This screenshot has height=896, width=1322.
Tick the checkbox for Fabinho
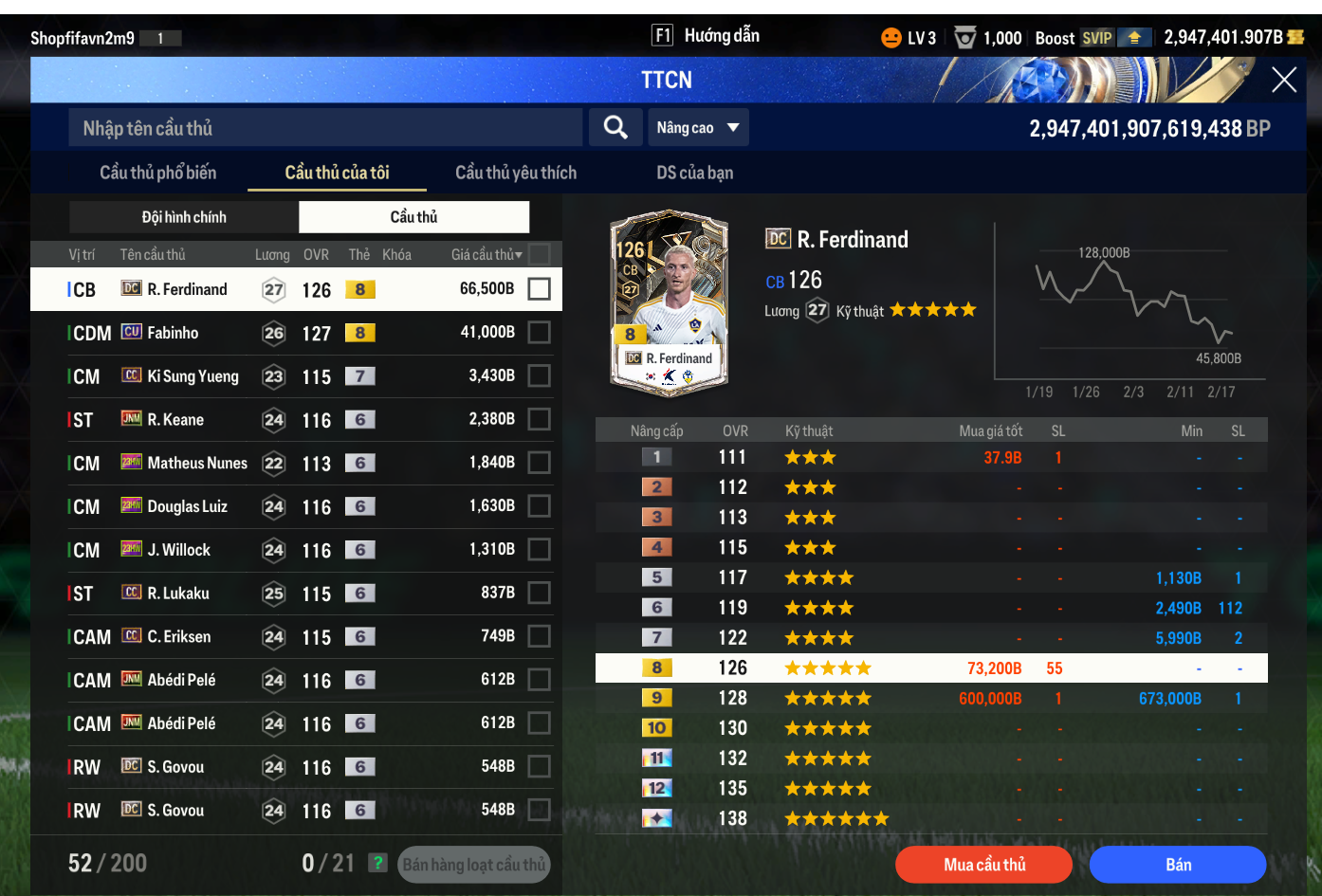[539, 333]
